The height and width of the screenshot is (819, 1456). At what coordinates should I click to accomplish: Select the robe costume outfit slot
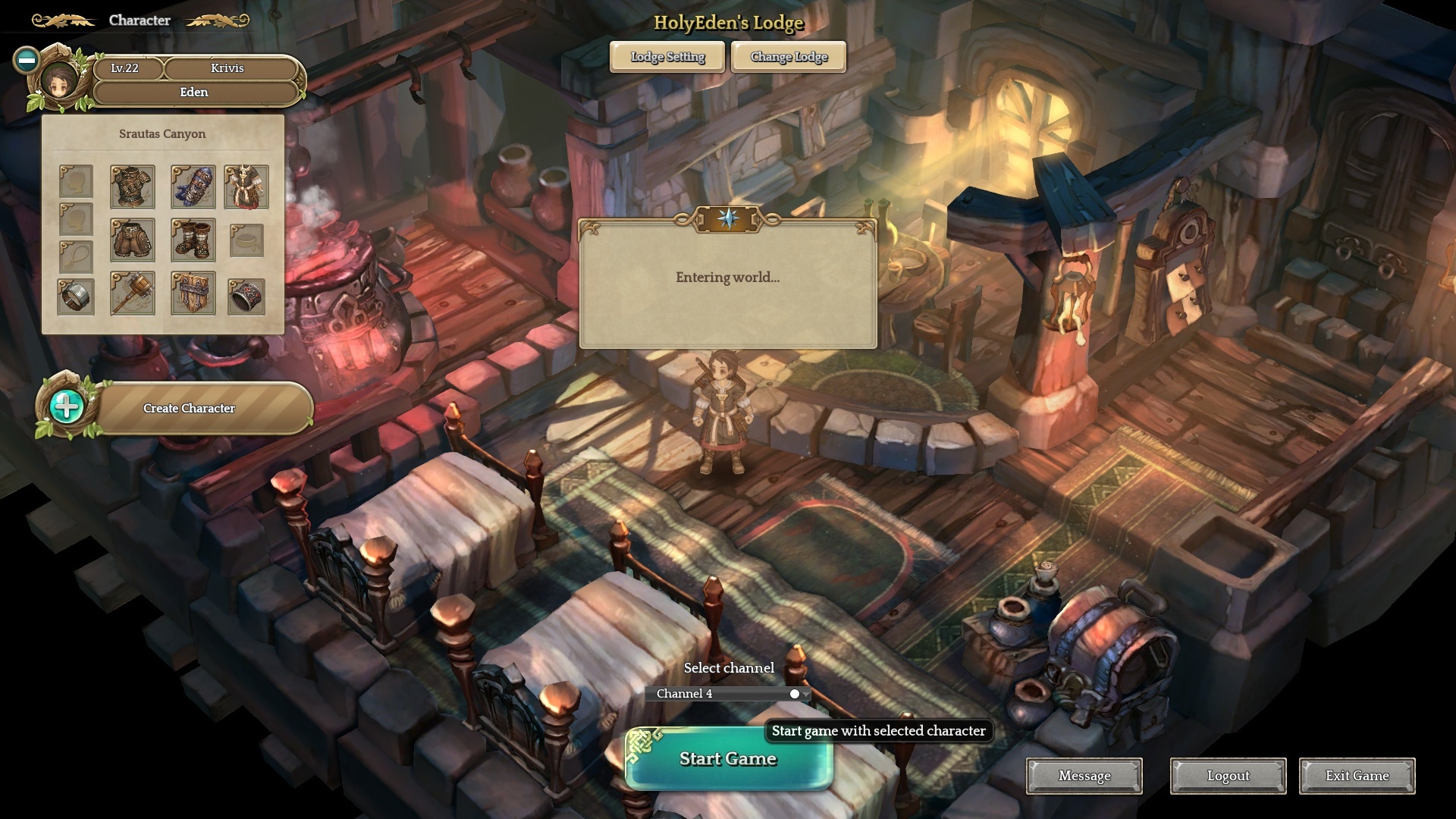pos(246,187)
